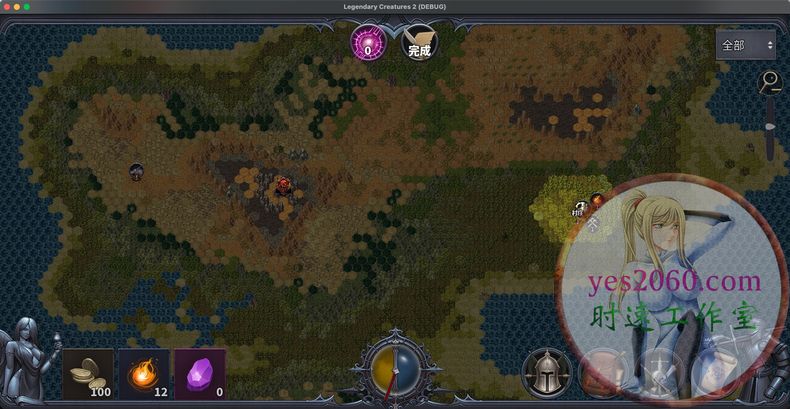The width and height of the screenshot is (790, 409).
Task: Select the purple magic orb icon
Action: (x=368, y=44)
